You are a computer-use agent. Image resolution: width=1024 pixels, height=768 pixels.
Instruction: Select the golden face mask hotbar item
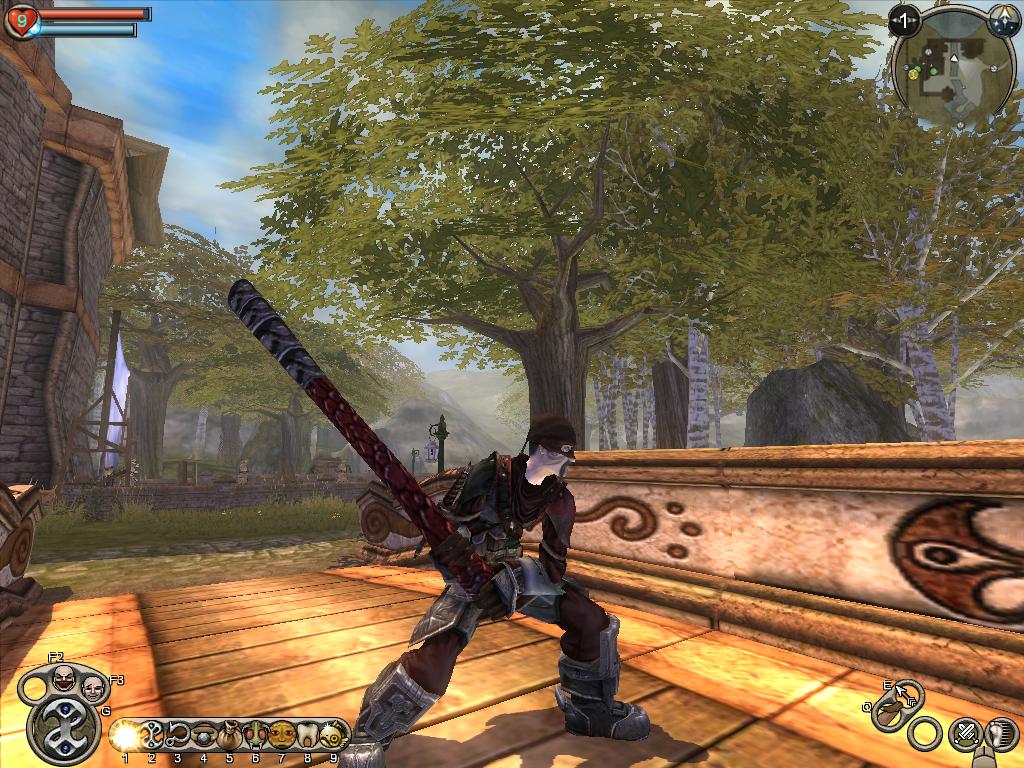282,736
